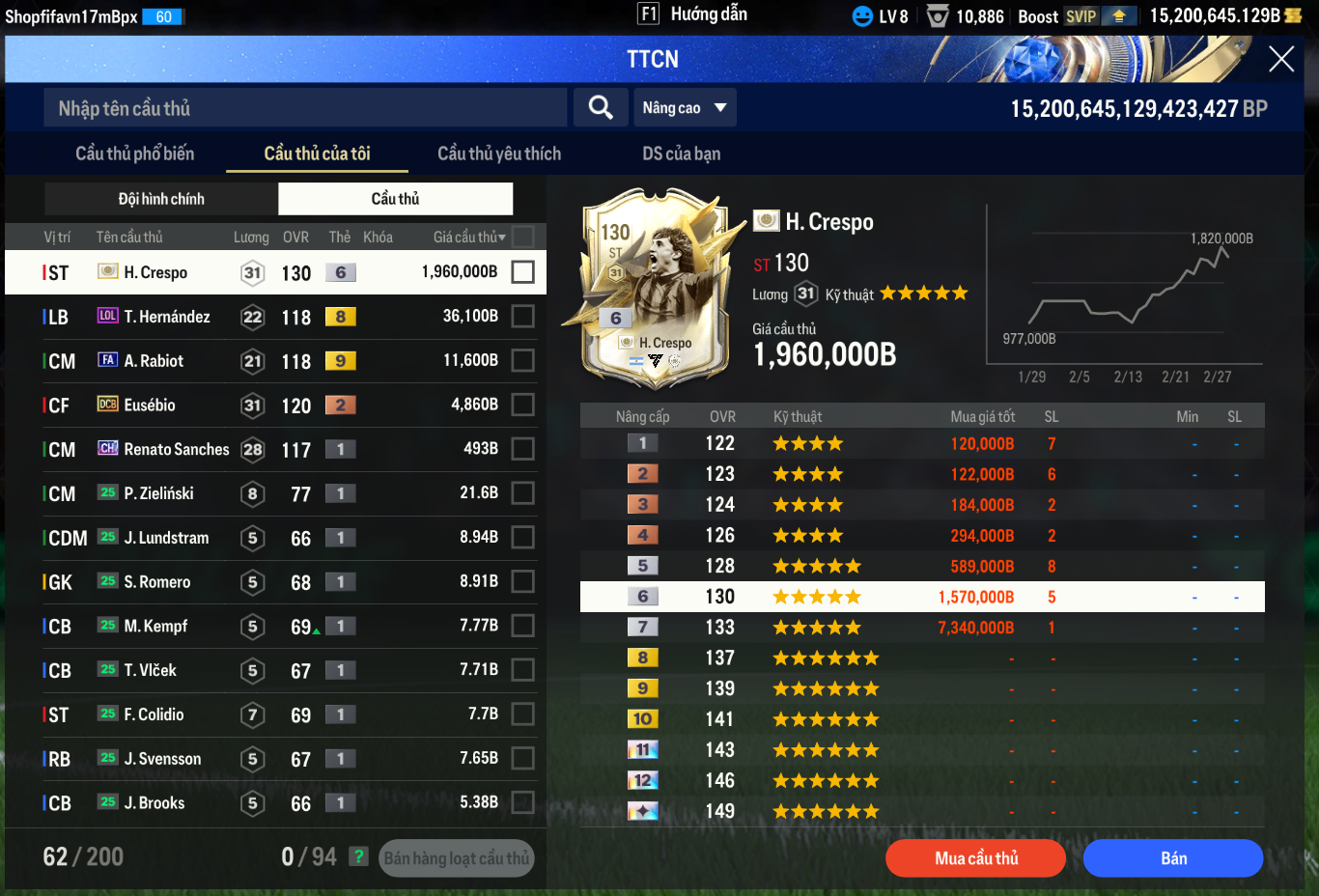
Task: Click the player name search field
Action: [305, 108]
